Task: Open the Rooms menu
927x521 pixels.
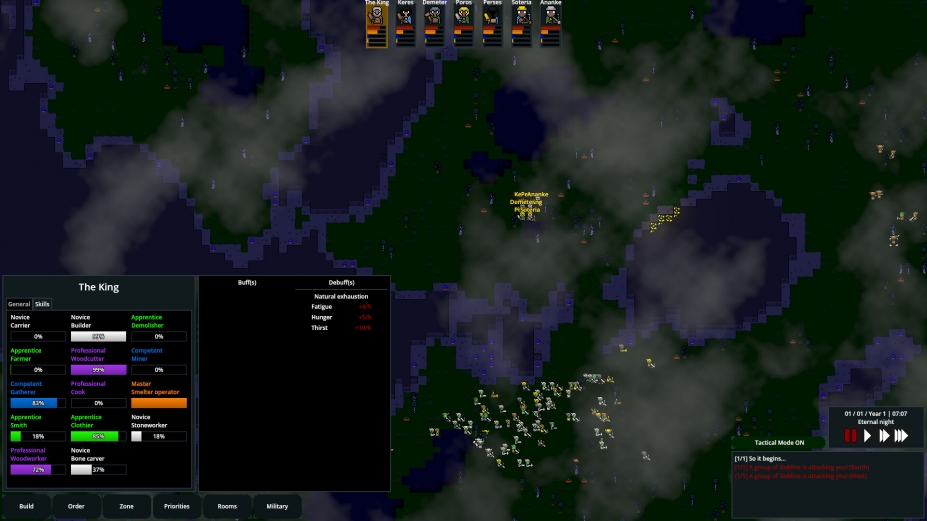Action: (227, 506)
